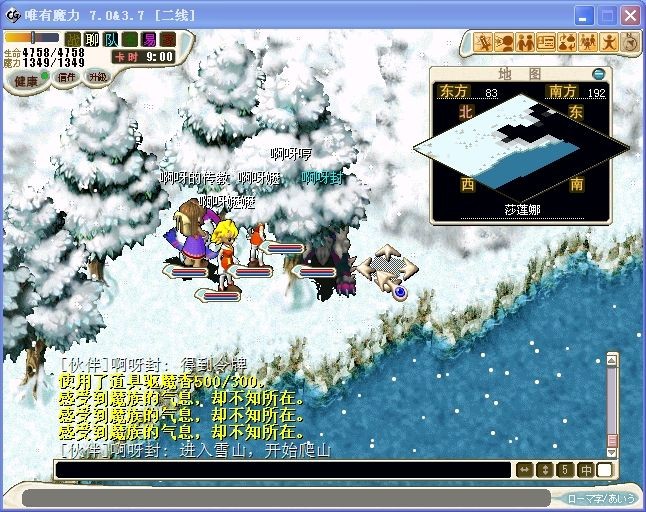Close the game window

point(629,16)
